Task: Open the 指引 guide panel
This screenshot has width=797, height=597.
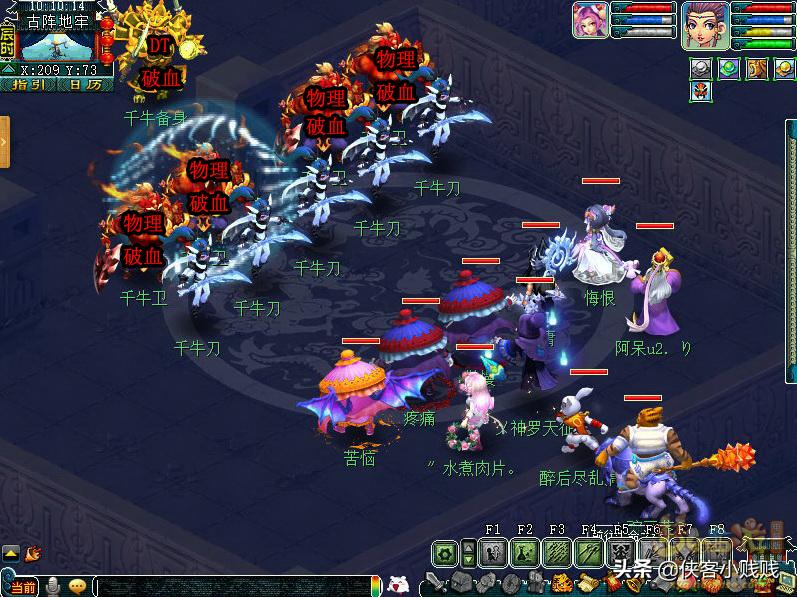Action: [30, 85]
